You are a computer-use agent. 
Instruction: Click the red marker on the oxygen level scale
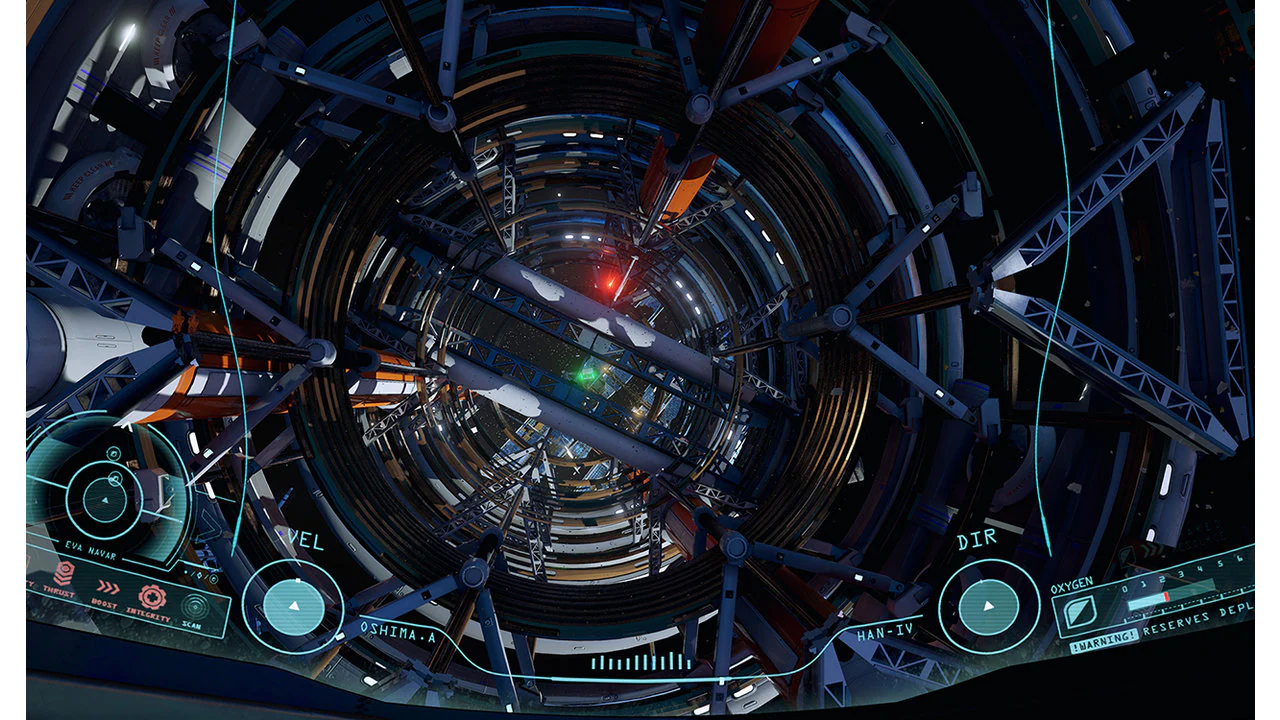1166,596
